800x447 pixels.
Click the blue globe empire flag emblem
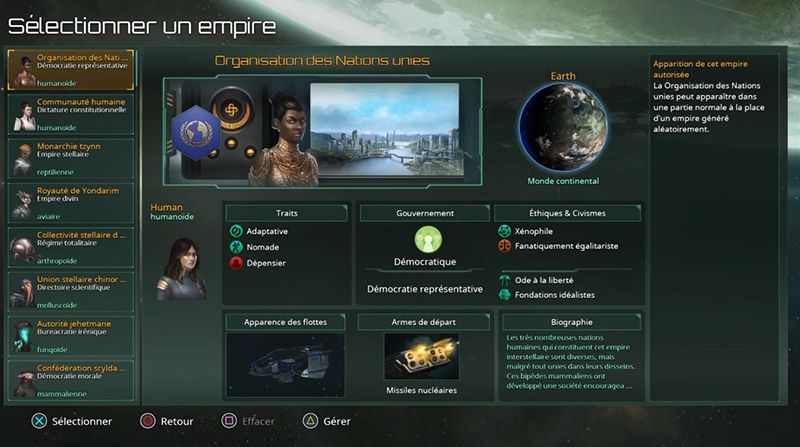click(x=196, y=131)
